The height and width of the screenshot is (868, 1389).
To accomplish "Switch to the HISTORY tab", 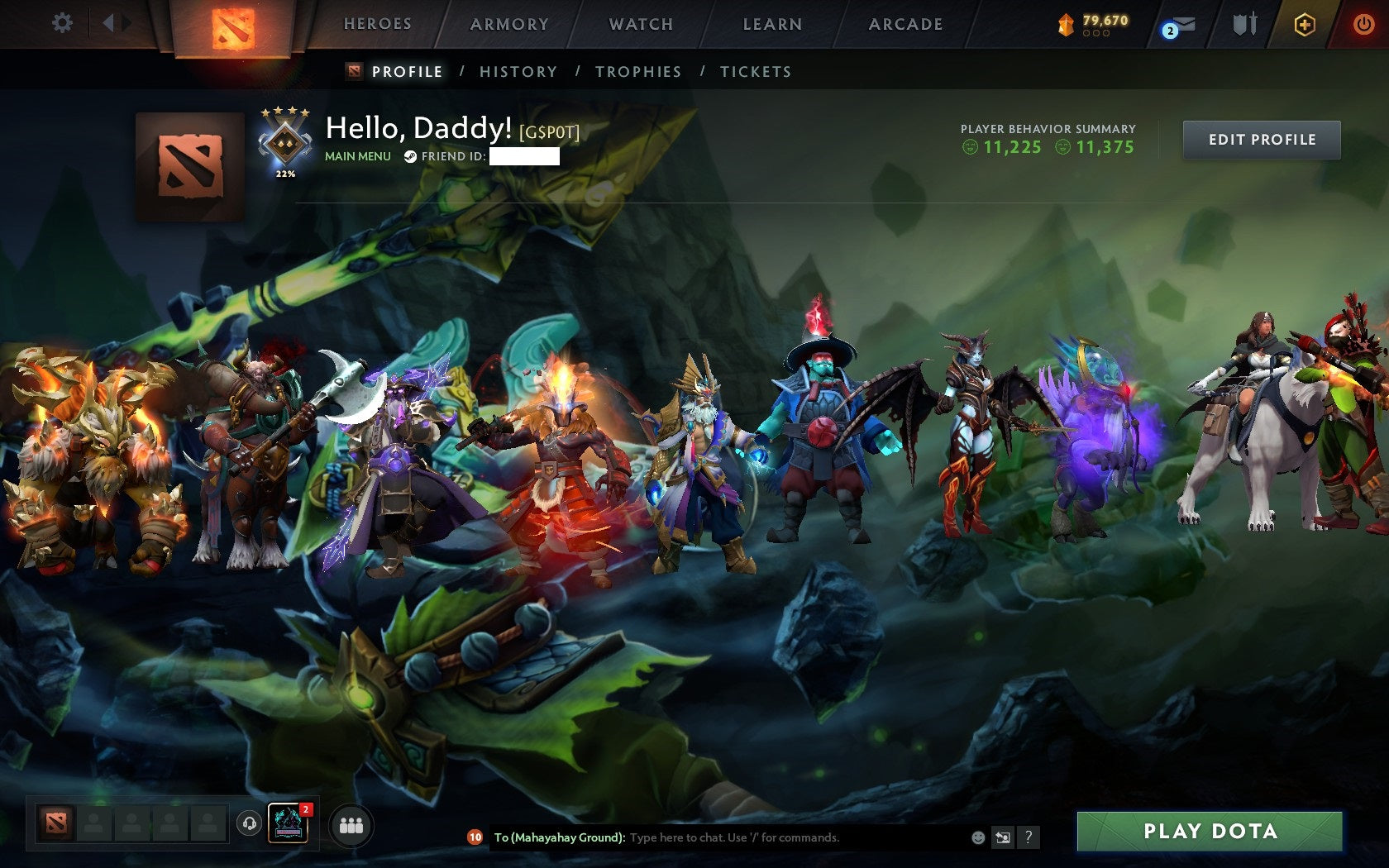I will tap(518, 72).
